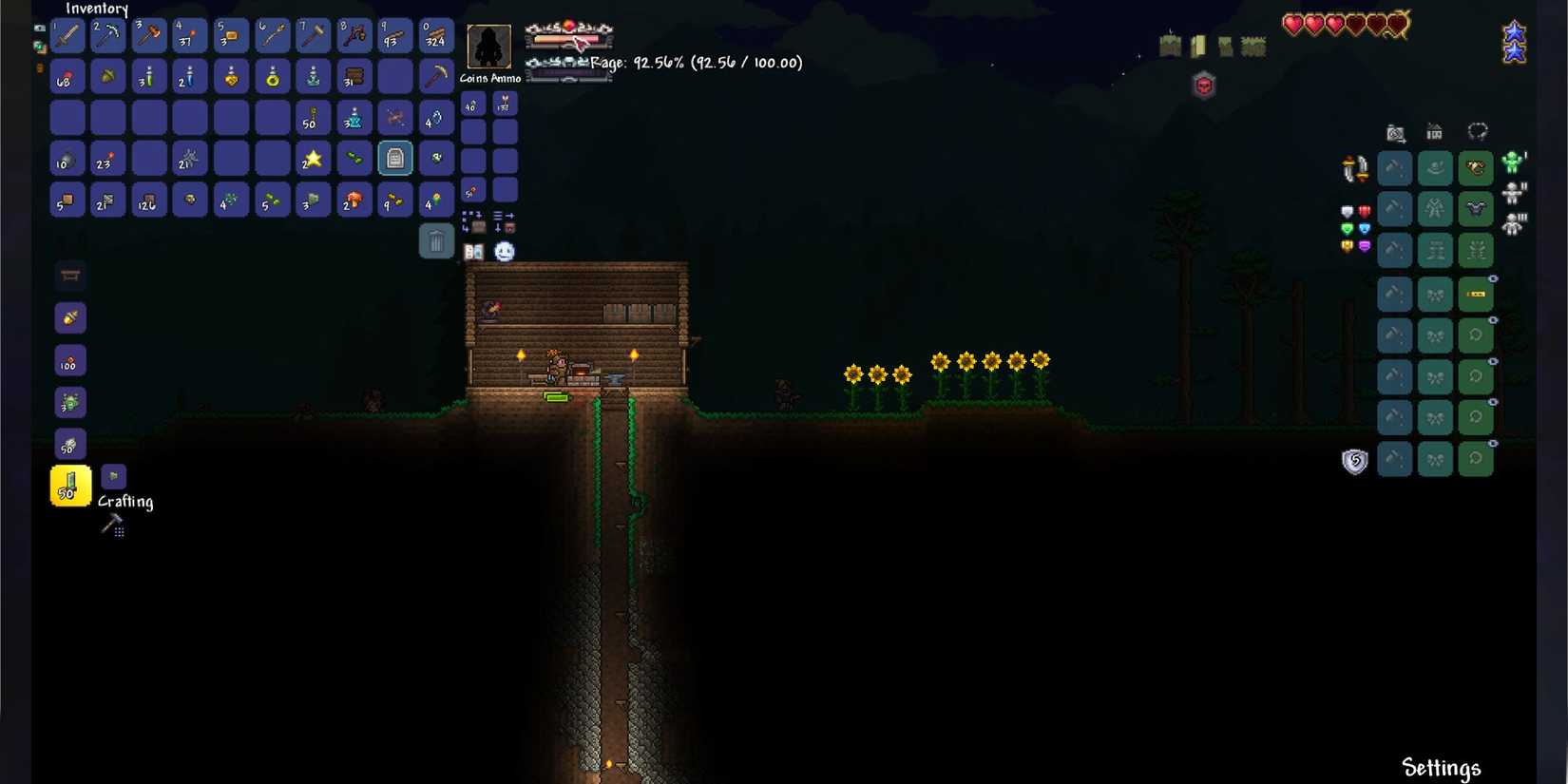Select the sword in hotbar slot 1
The image size is (1568, 784).
67,35
